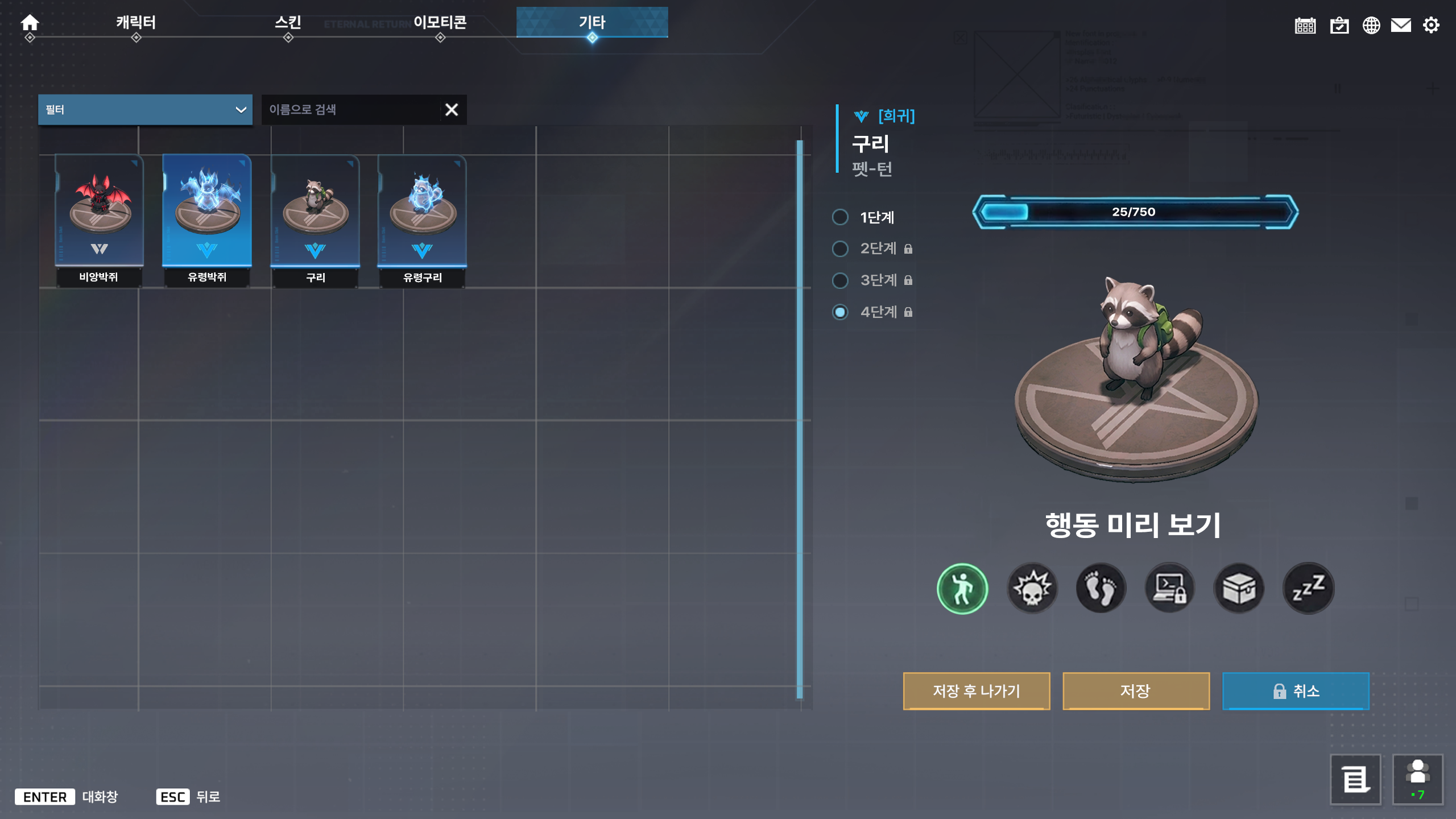Preview the loot box opening action
This screenshot has width=1456, height=819.
(1239, 588)
